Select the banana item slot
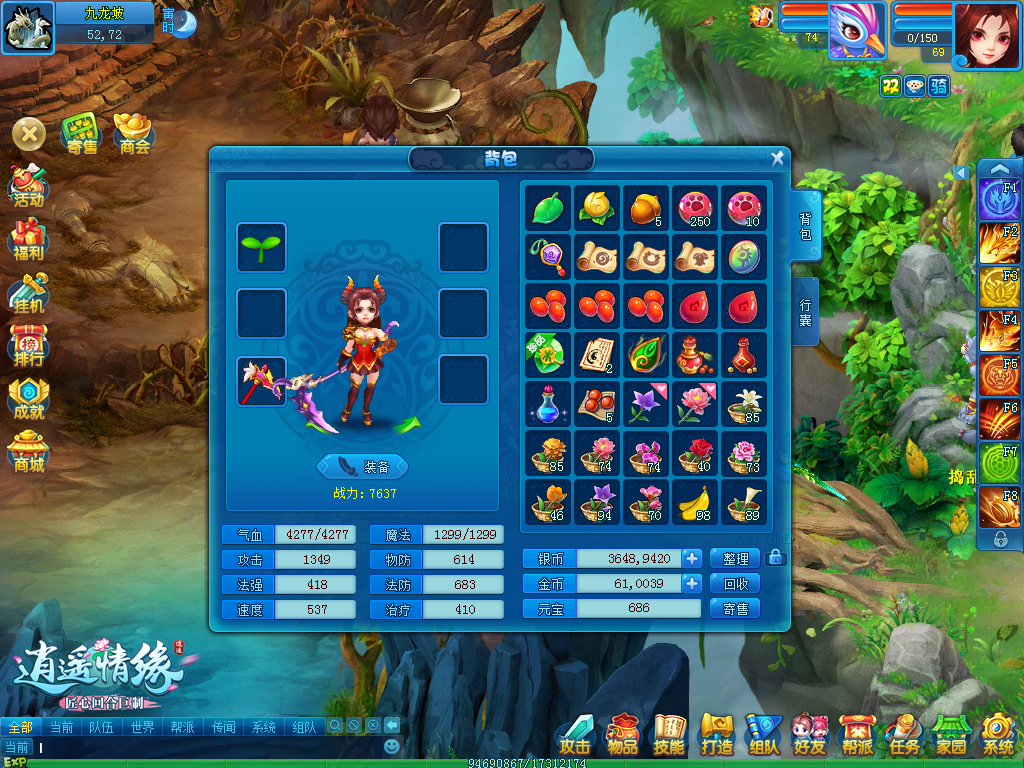Viewport: 1024px width, 768px height. 695,502
